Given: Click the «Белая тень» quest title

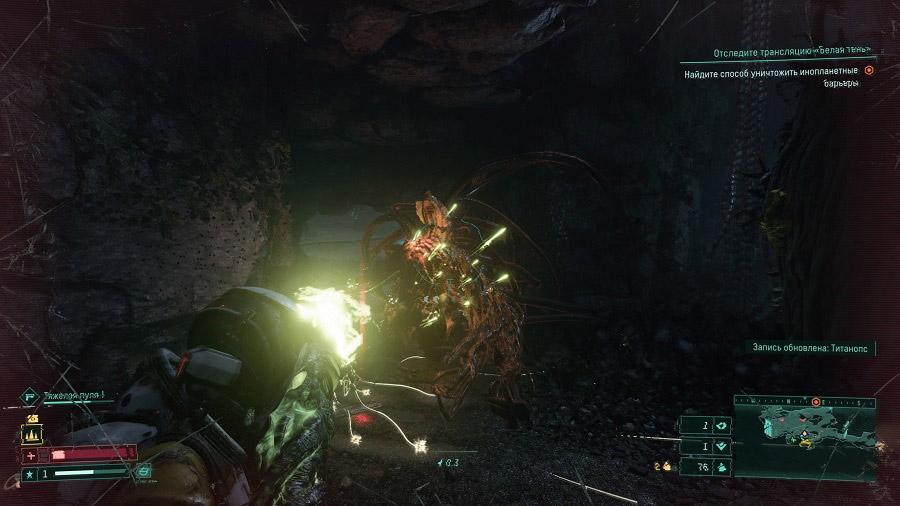Looking at the screenshot, I should coord(791,52).
